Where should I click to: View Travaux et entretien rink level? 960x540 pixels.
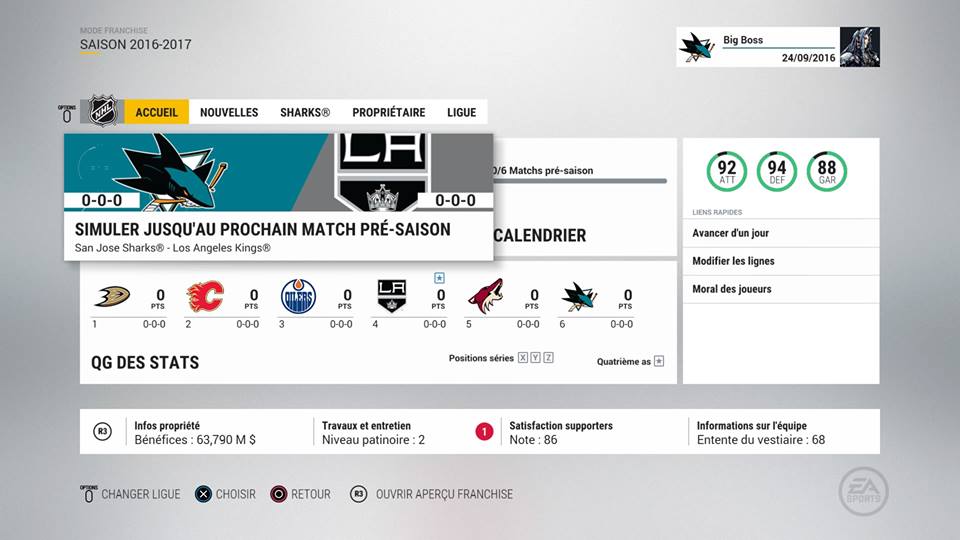click(x=373, y=432)
